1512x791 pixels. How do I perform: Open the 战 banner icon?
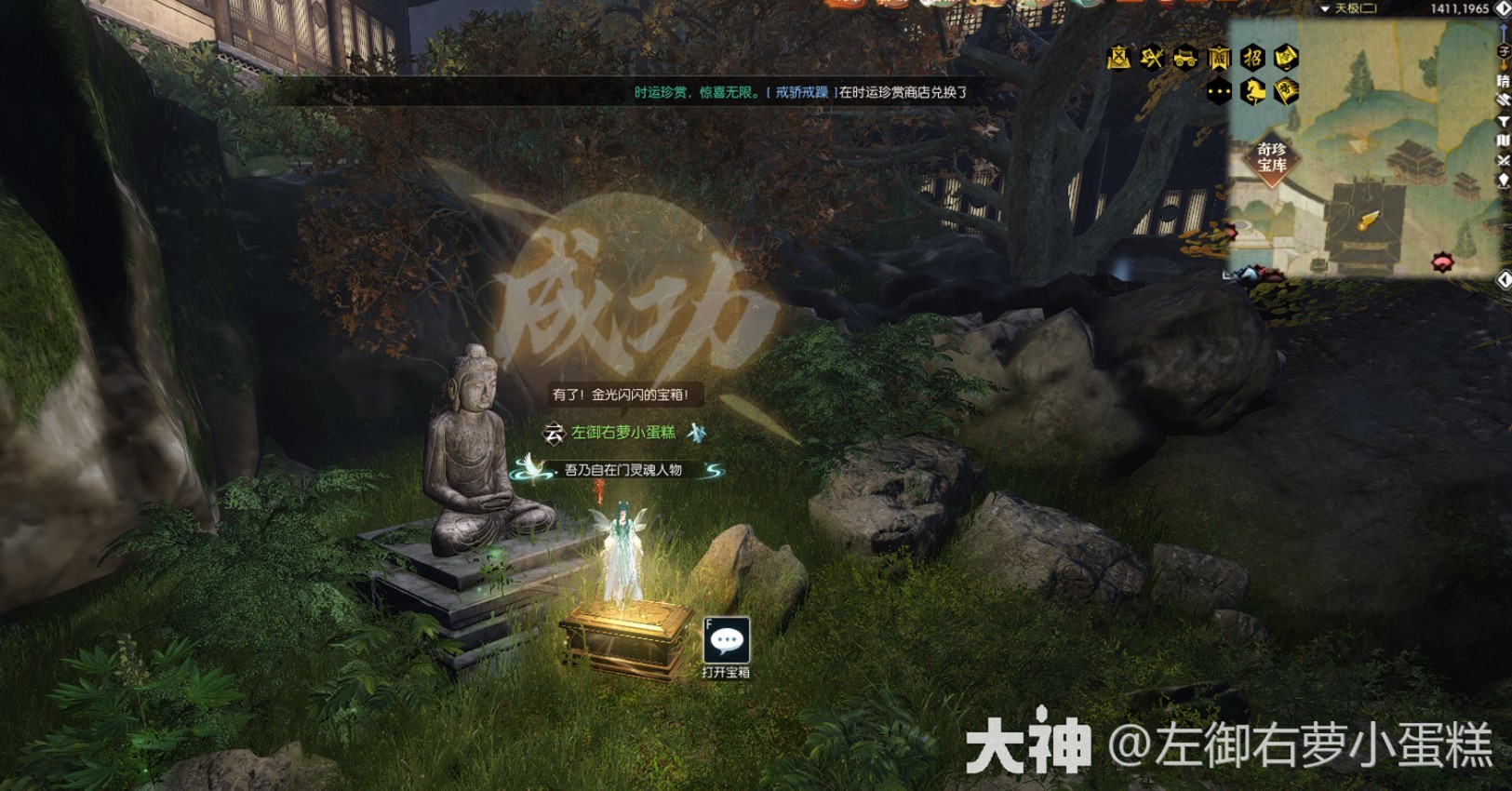(1219, 58)
